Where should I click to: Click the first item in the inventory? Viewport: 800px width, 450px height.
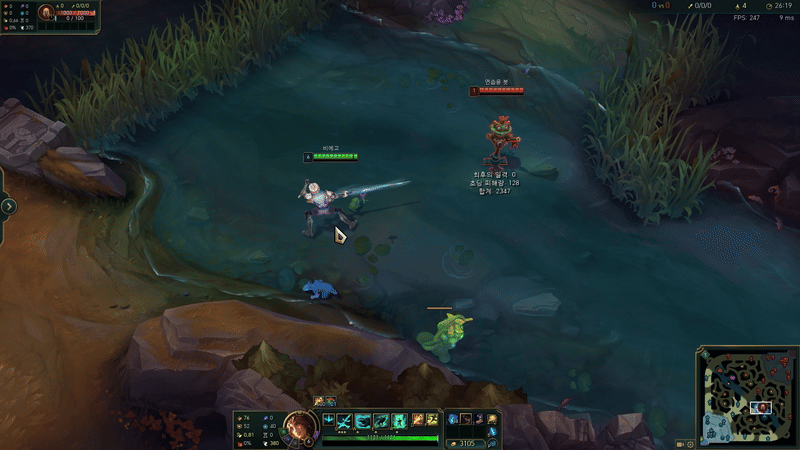[x=453, y=419]
